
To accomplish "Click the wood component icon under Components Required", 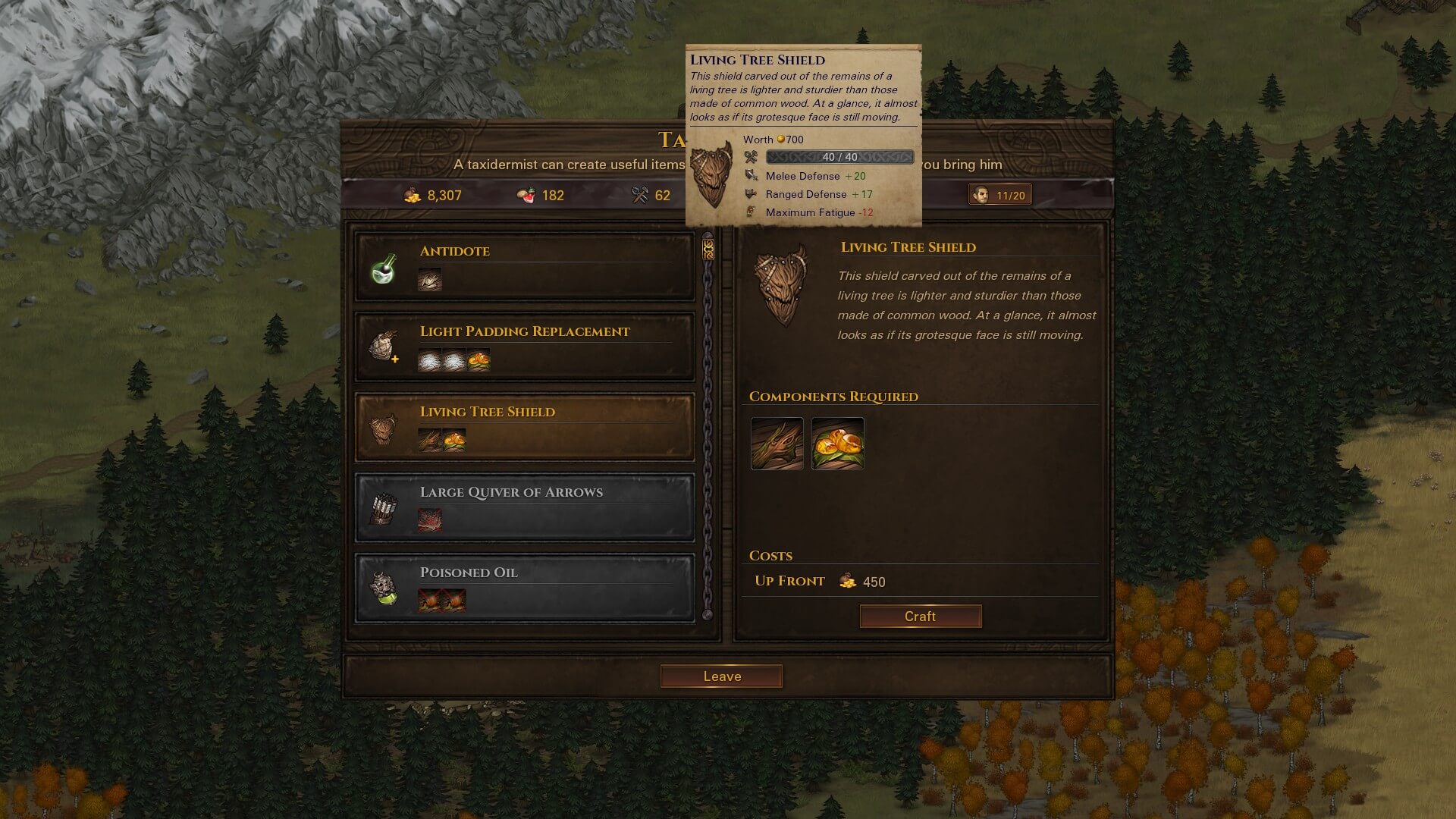I will [x=777, y=444].
